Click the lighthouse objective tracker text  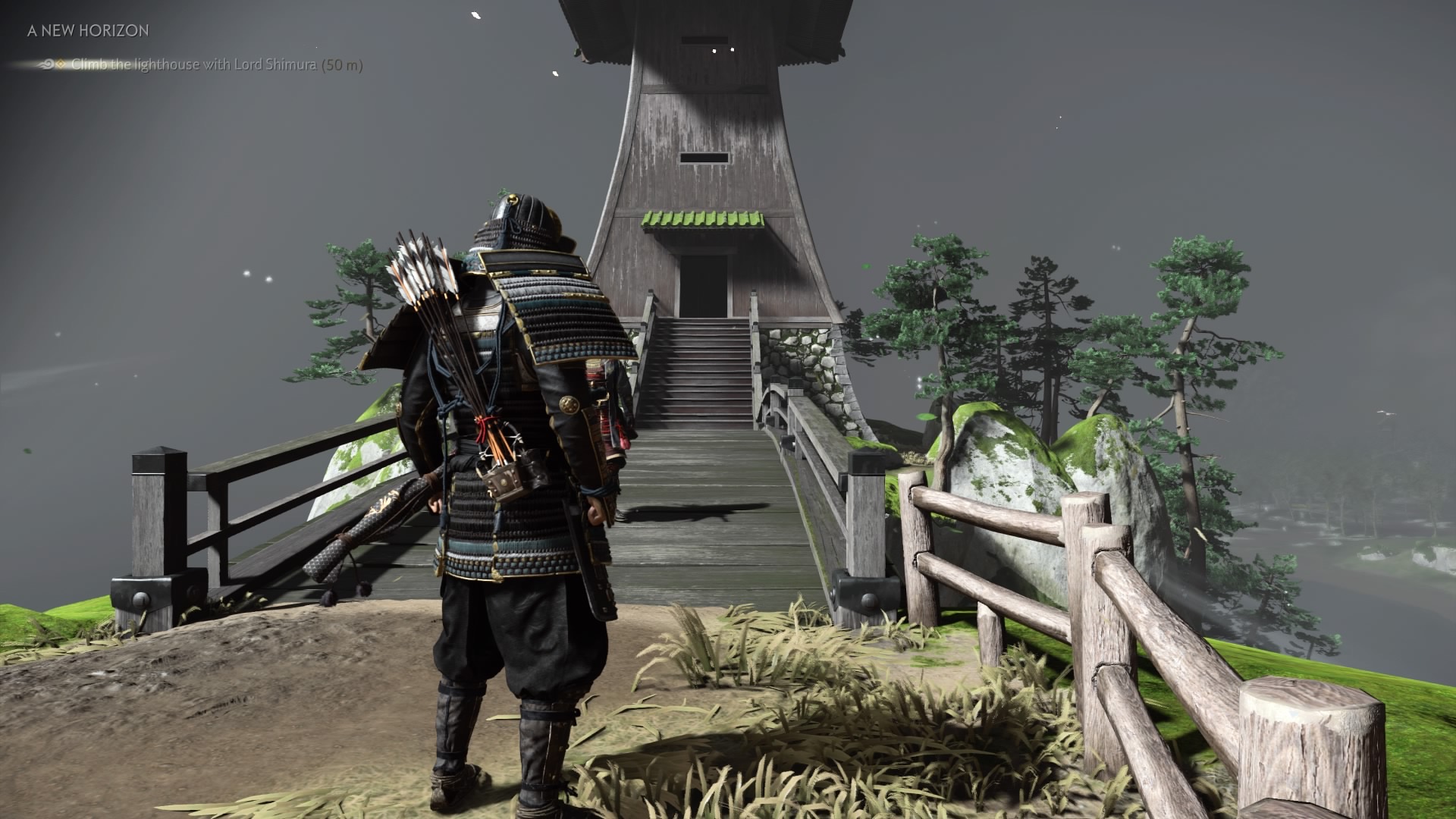point(216,65)
